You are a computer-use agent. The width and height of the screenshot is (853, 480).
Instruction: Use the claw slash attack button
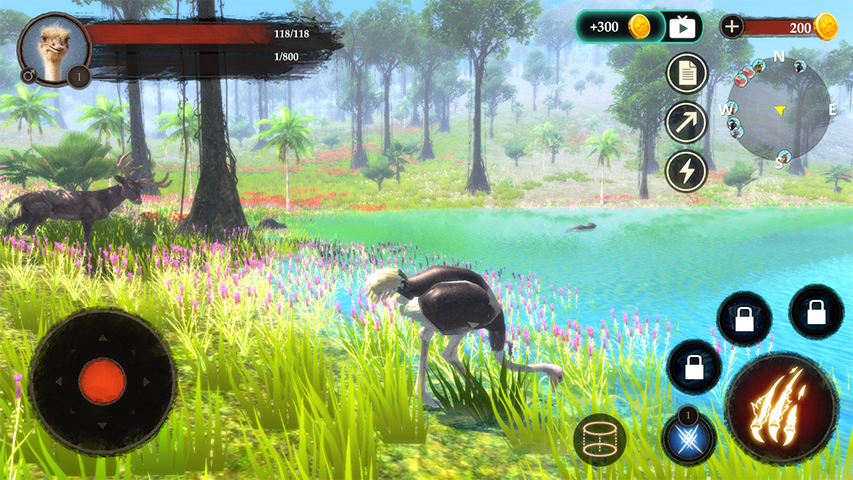[x=782, y=407]
